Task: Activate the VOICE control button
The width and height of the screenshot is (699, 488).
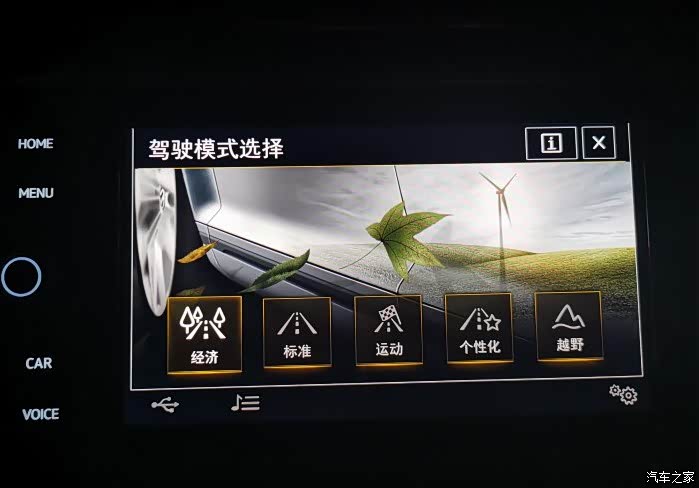Action: point(41,414)
